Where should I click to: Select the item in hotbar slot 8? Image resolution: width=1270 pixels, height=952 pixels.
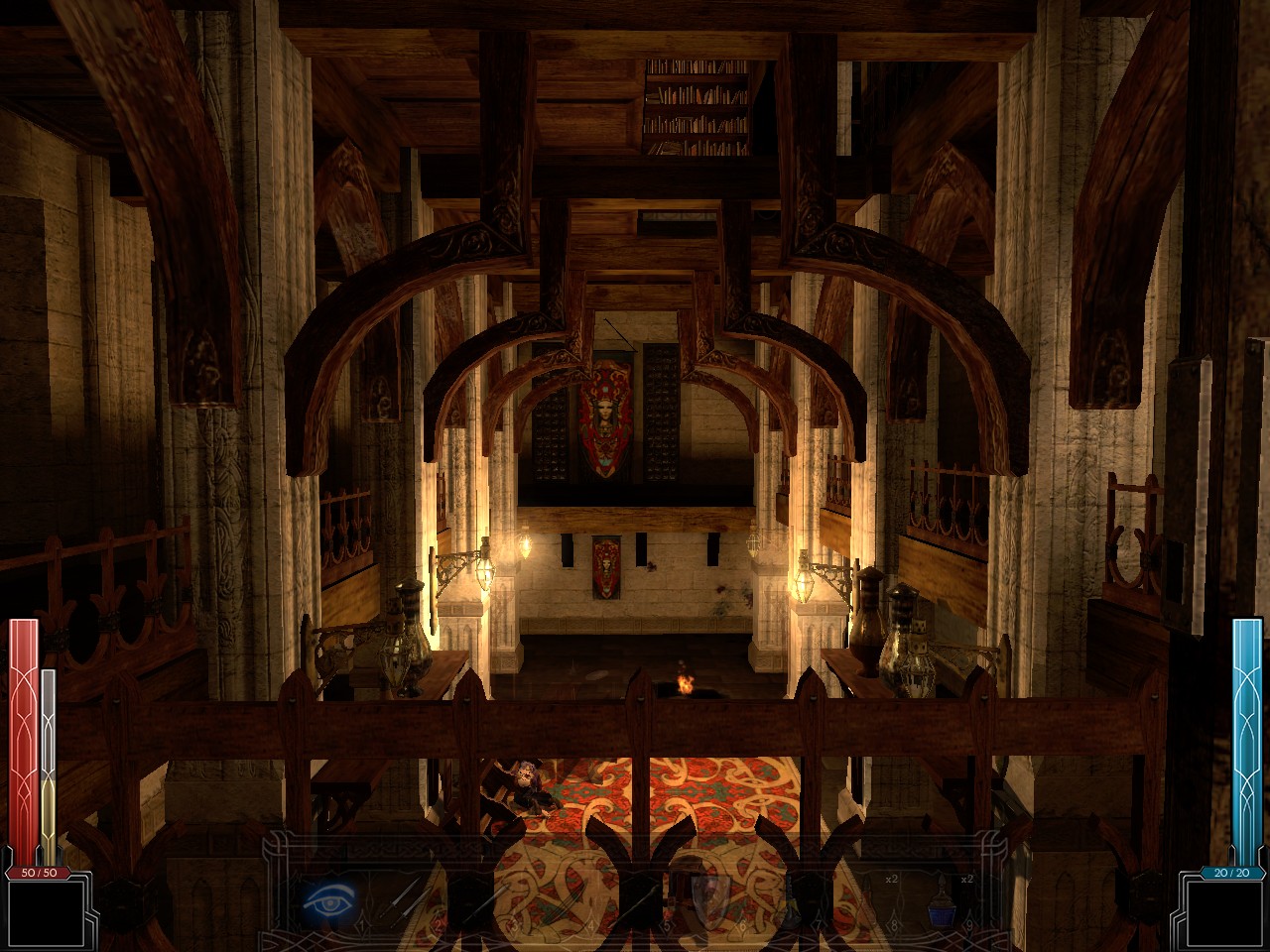(867, 898)
